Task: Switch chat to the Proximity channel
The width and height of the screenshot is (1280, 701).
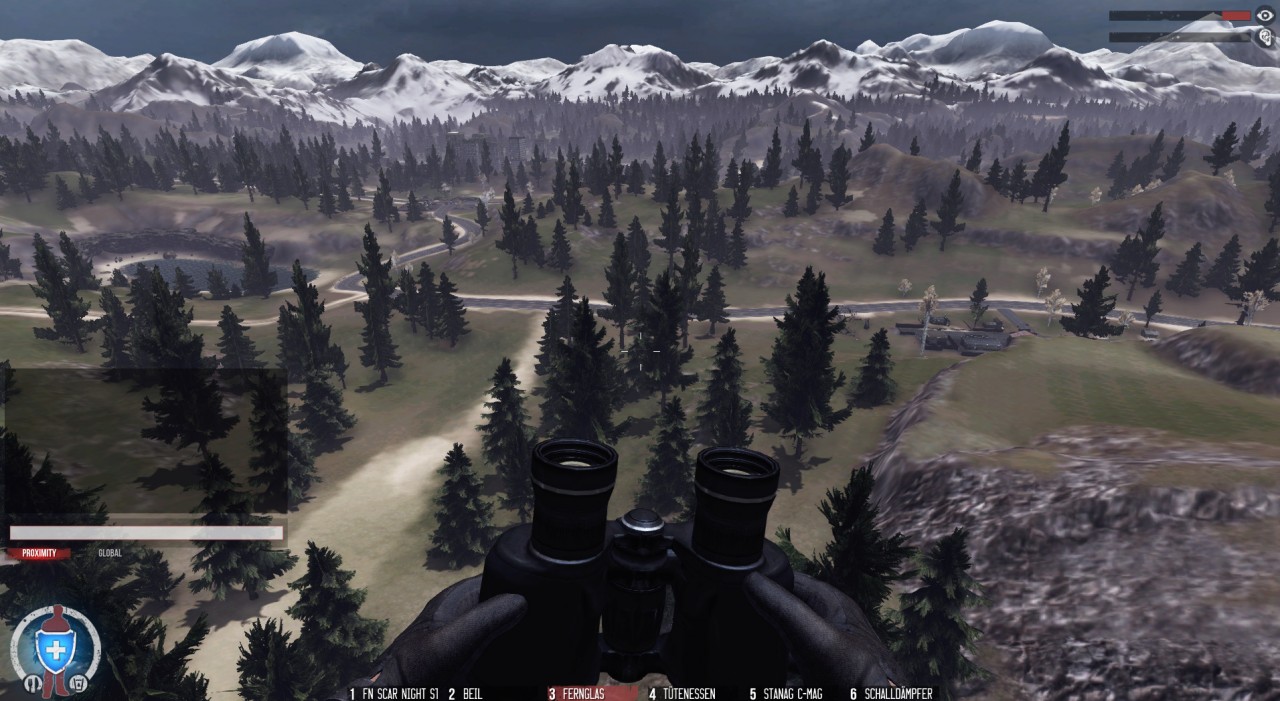Action: 39,553
